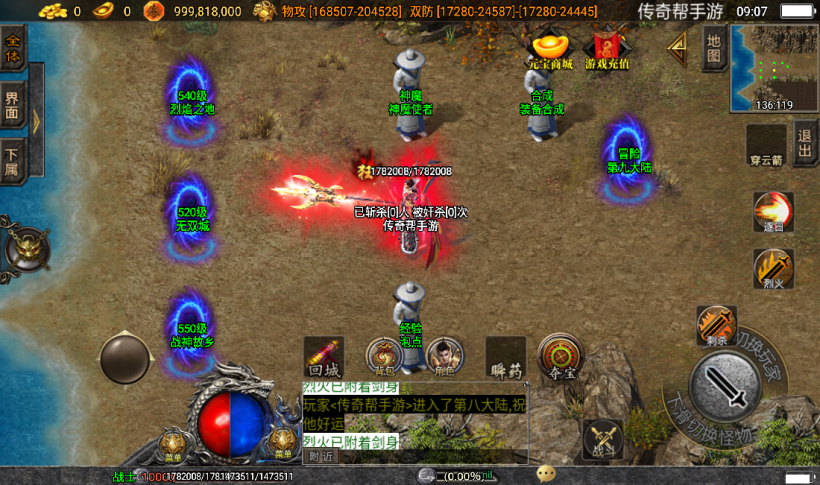The width and height of the screenshot is (820, 485).
Task: Open the 元宝商城 ingot shop
Action: click(x=549, y=51)
